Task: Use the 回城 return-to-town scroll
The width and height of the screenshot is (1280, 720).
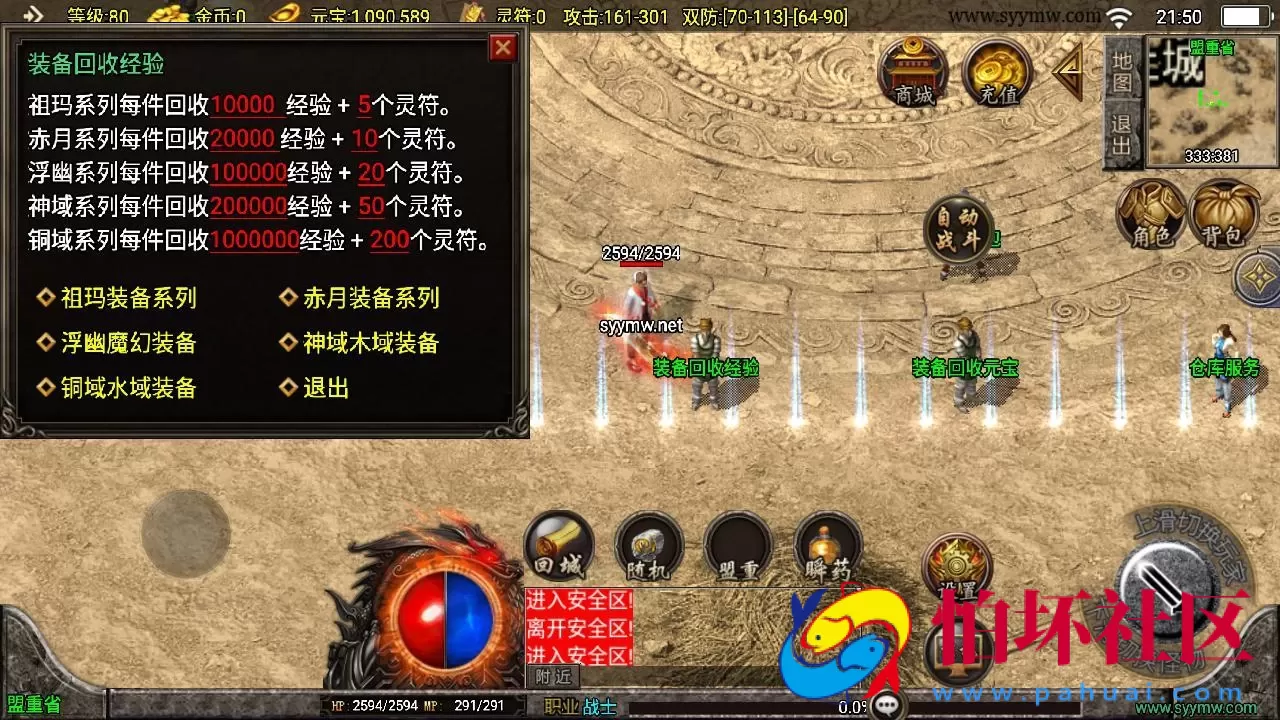Action: [x=558, y=545]
